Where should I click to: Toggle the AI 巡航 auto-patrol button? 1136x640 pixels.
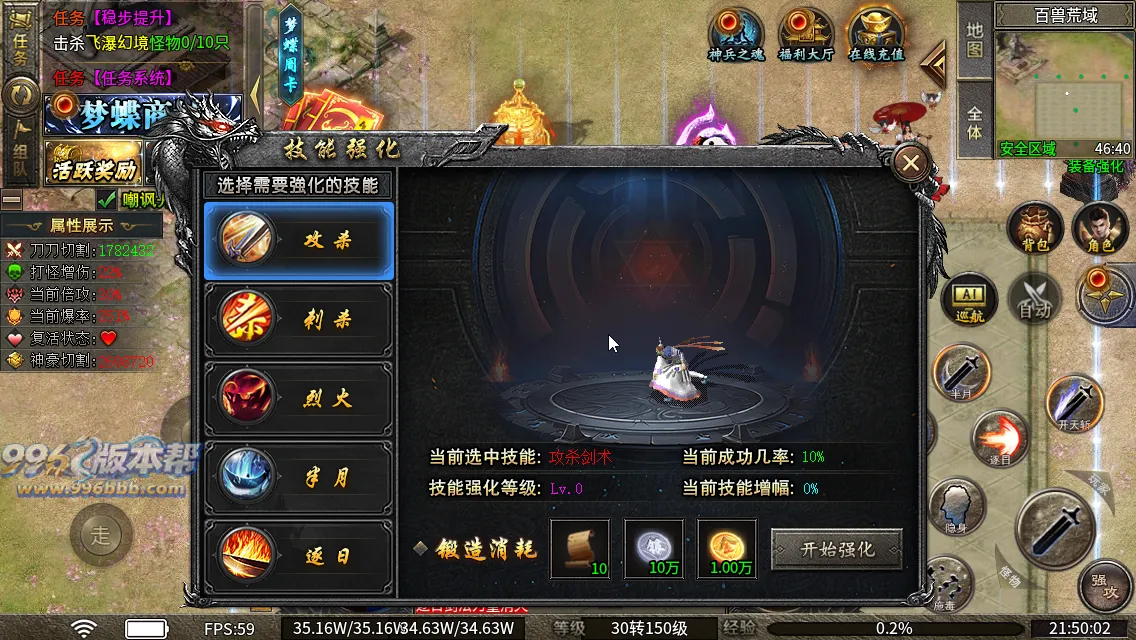(x=969, y=301)
